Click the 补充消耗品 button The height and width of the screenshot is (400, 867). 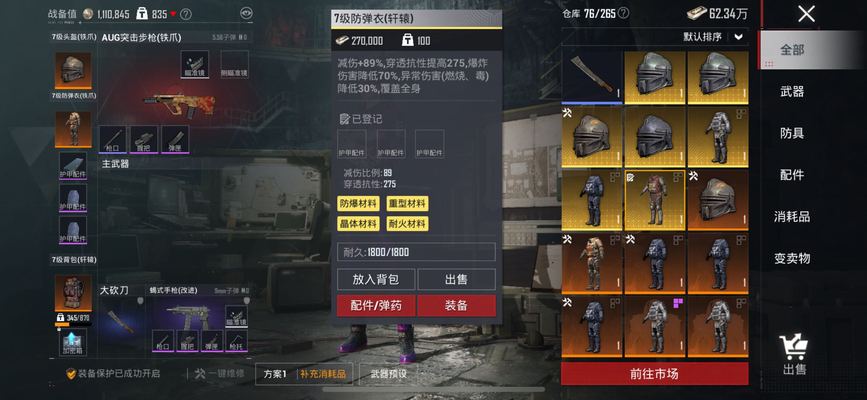point(323,374)
